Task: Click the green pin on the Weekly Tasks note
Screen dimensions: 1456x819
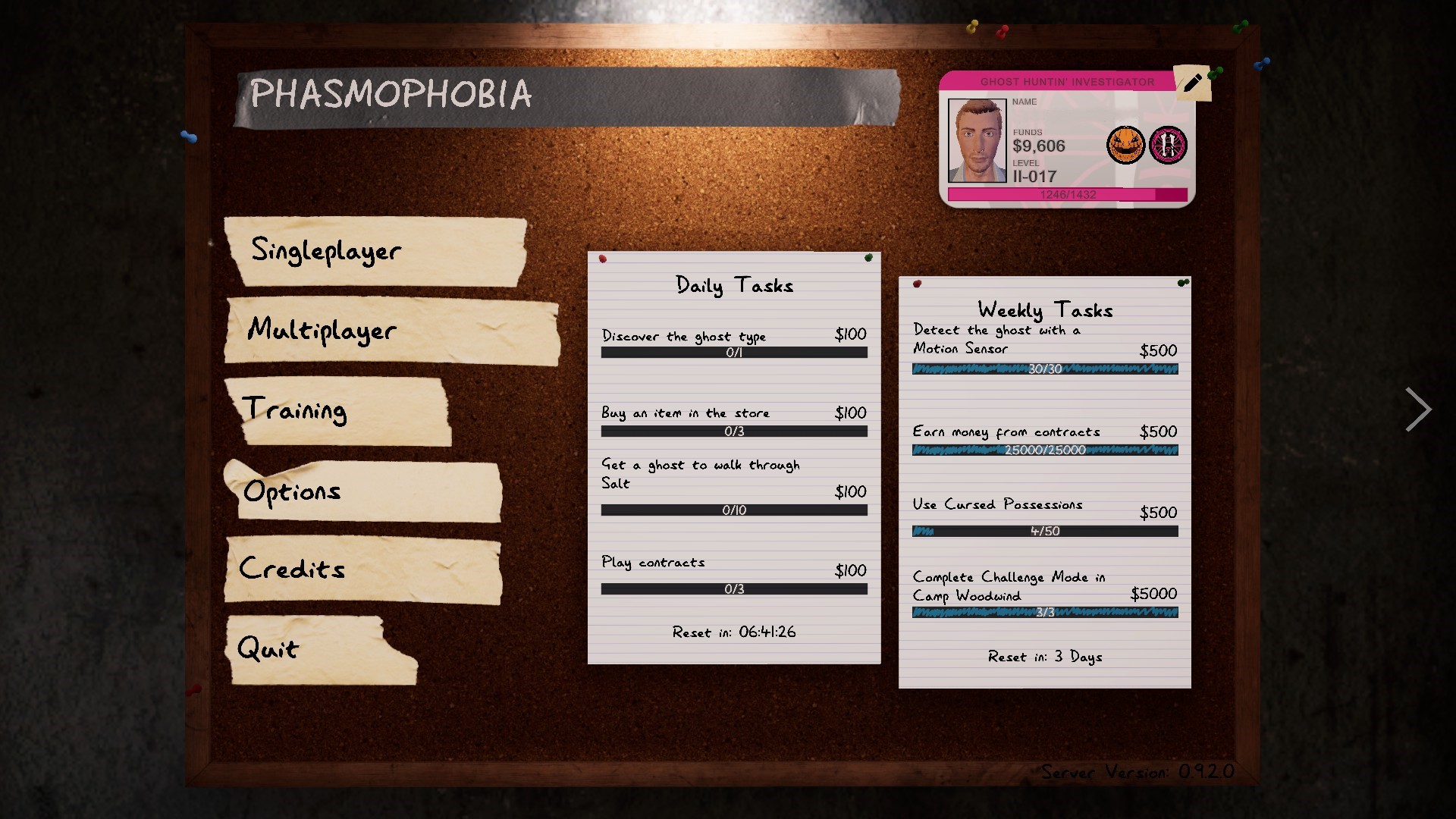Action: tap(1181, 281)
